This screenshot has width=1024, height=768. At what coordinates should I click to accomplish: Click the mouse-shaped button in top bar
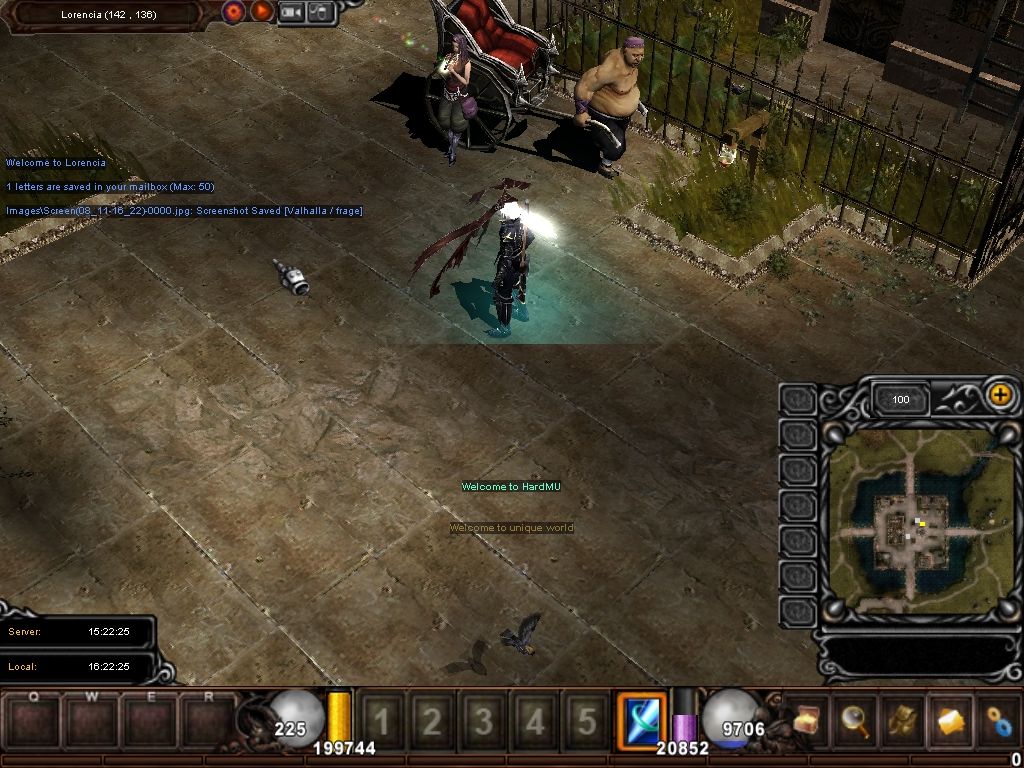320,12
